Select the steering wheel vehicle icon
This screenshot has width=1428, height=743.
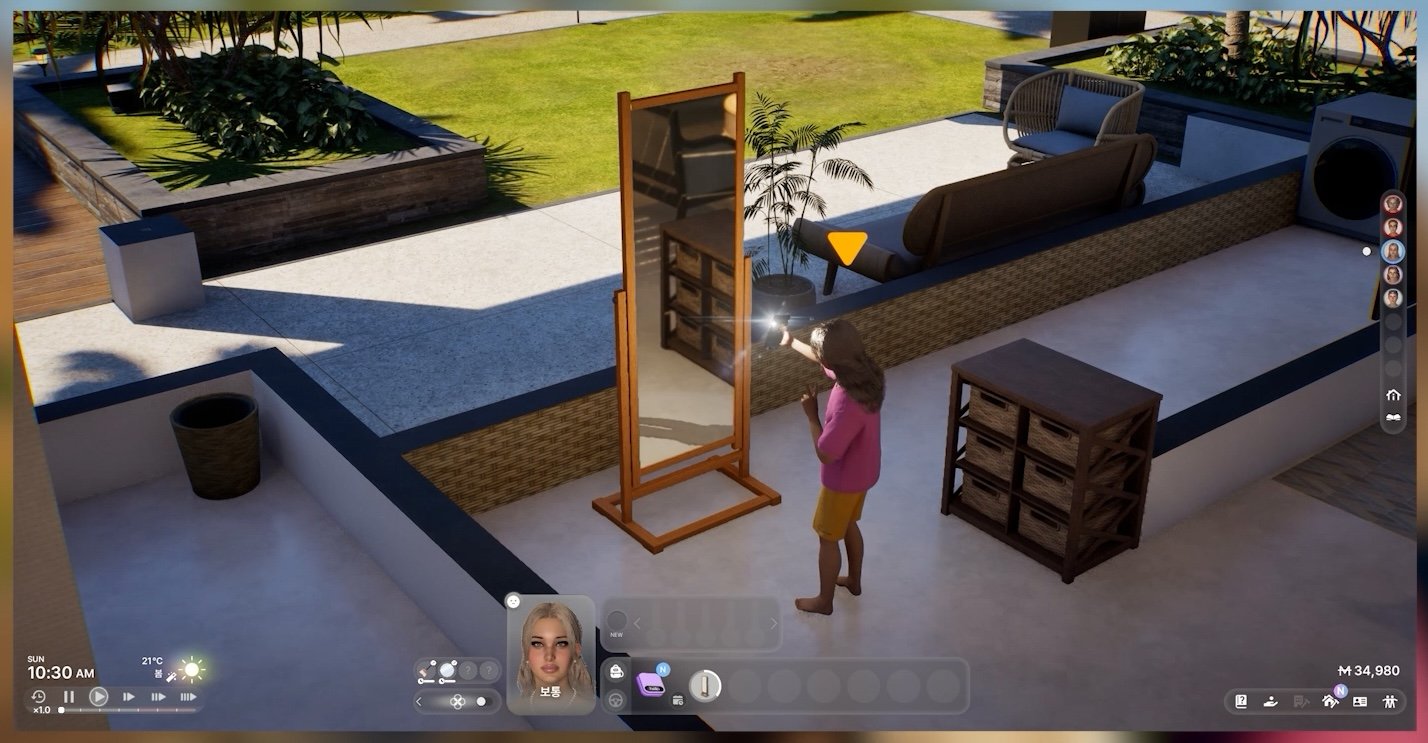(x=617, y=700)
